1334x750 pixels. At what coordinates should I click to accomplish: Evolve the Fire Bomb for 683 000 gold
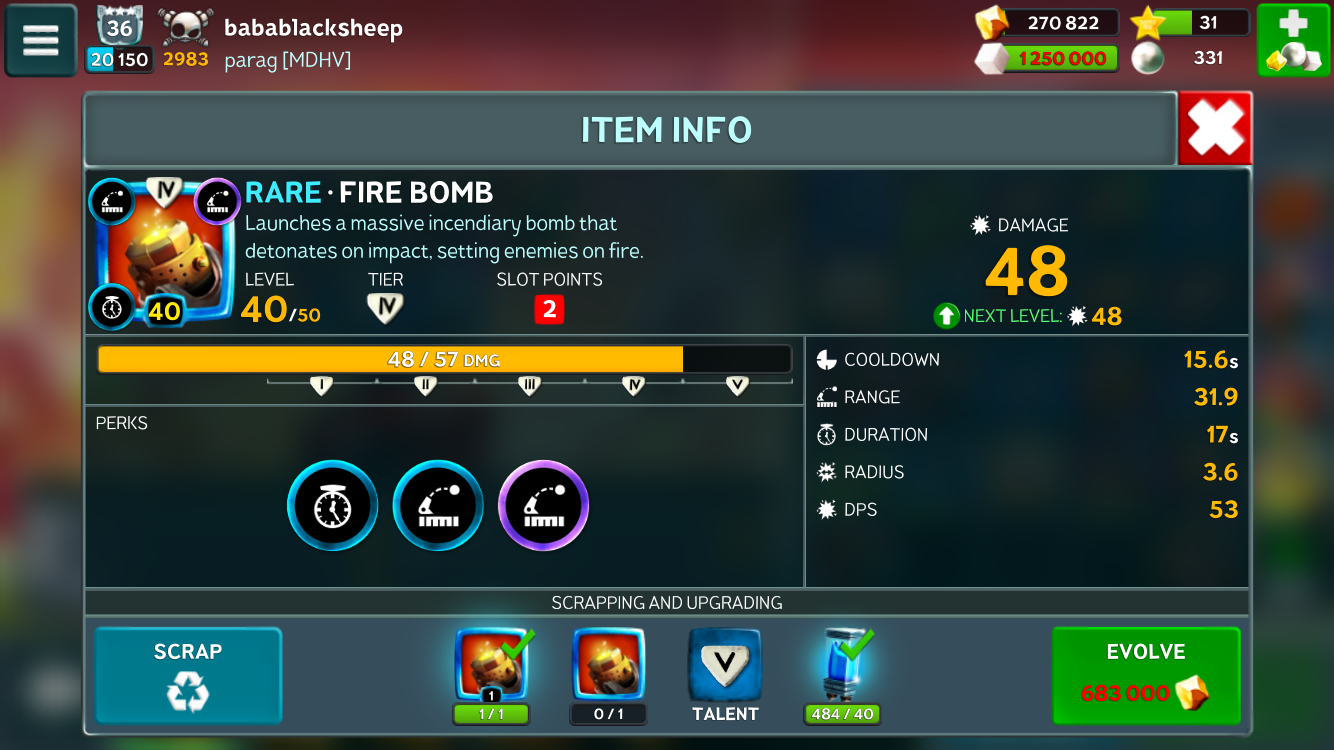[x=1146, y=675]
